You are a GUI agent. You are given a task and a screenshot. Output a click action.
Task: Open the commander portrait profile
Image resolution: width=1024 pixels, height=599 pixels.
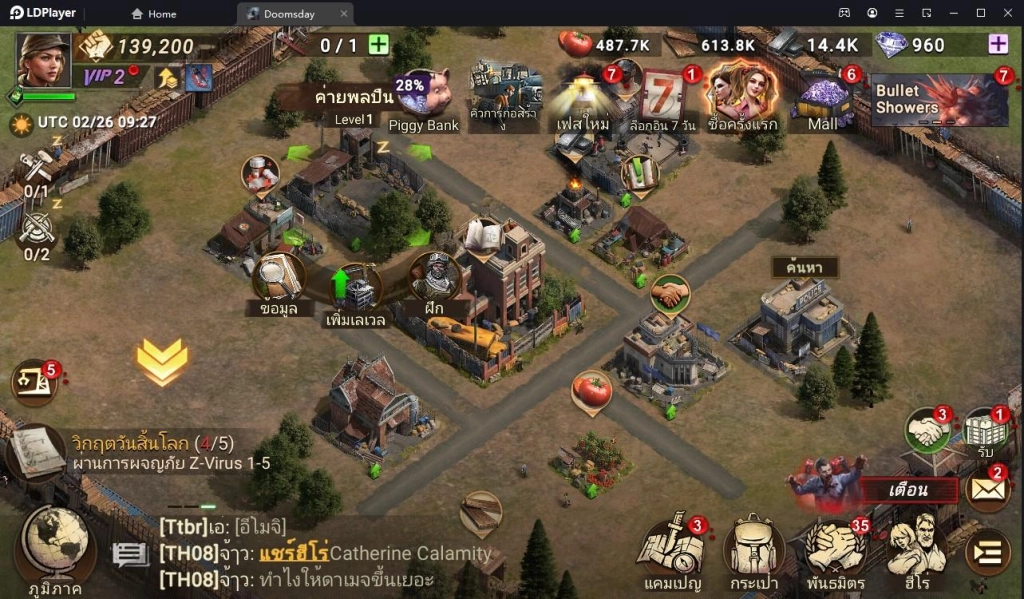[43, 60]
